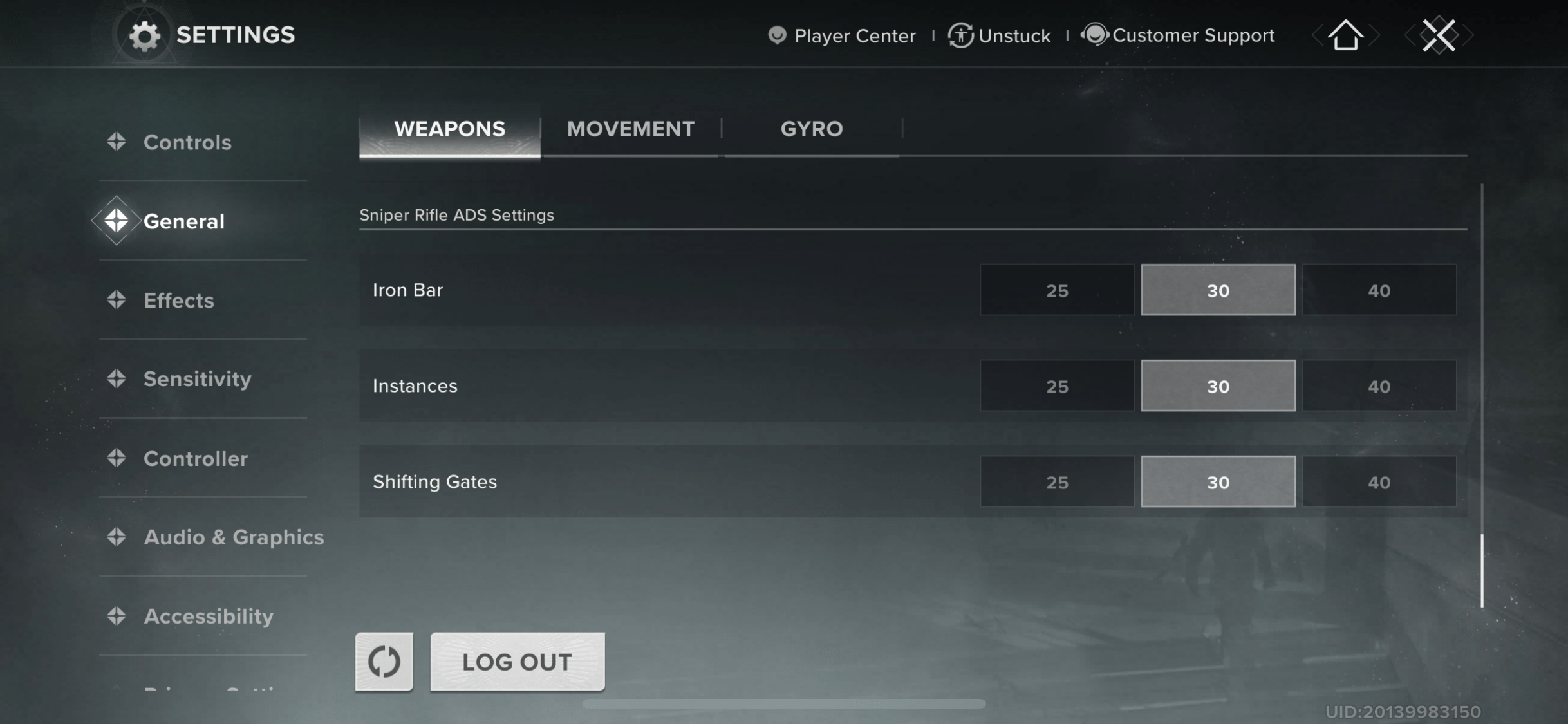Select the 40 option for Iron Bar

(x=1379, y=290)
